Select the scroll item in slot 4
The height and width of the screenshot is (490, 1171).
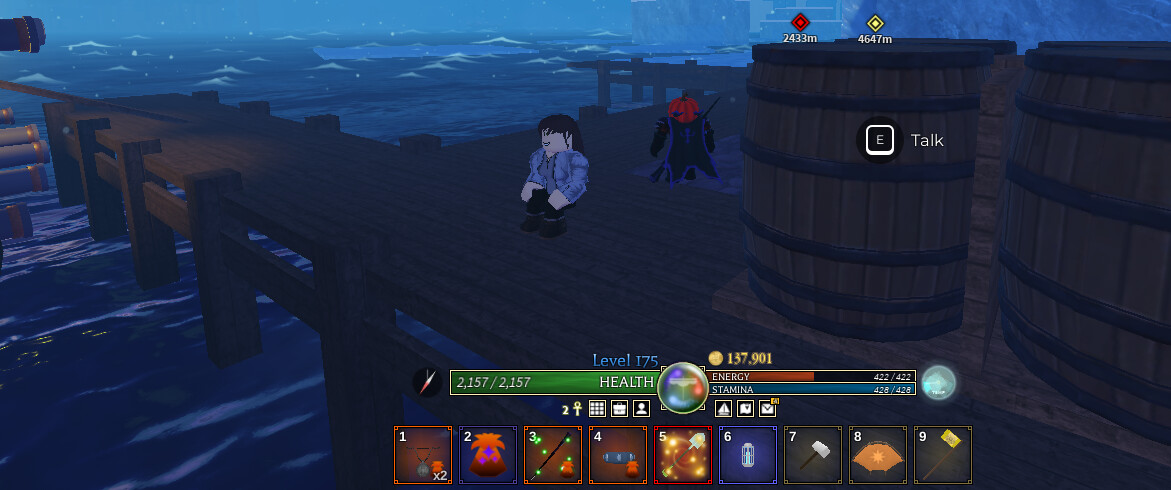pyautogui.click(x=618, y=455)
